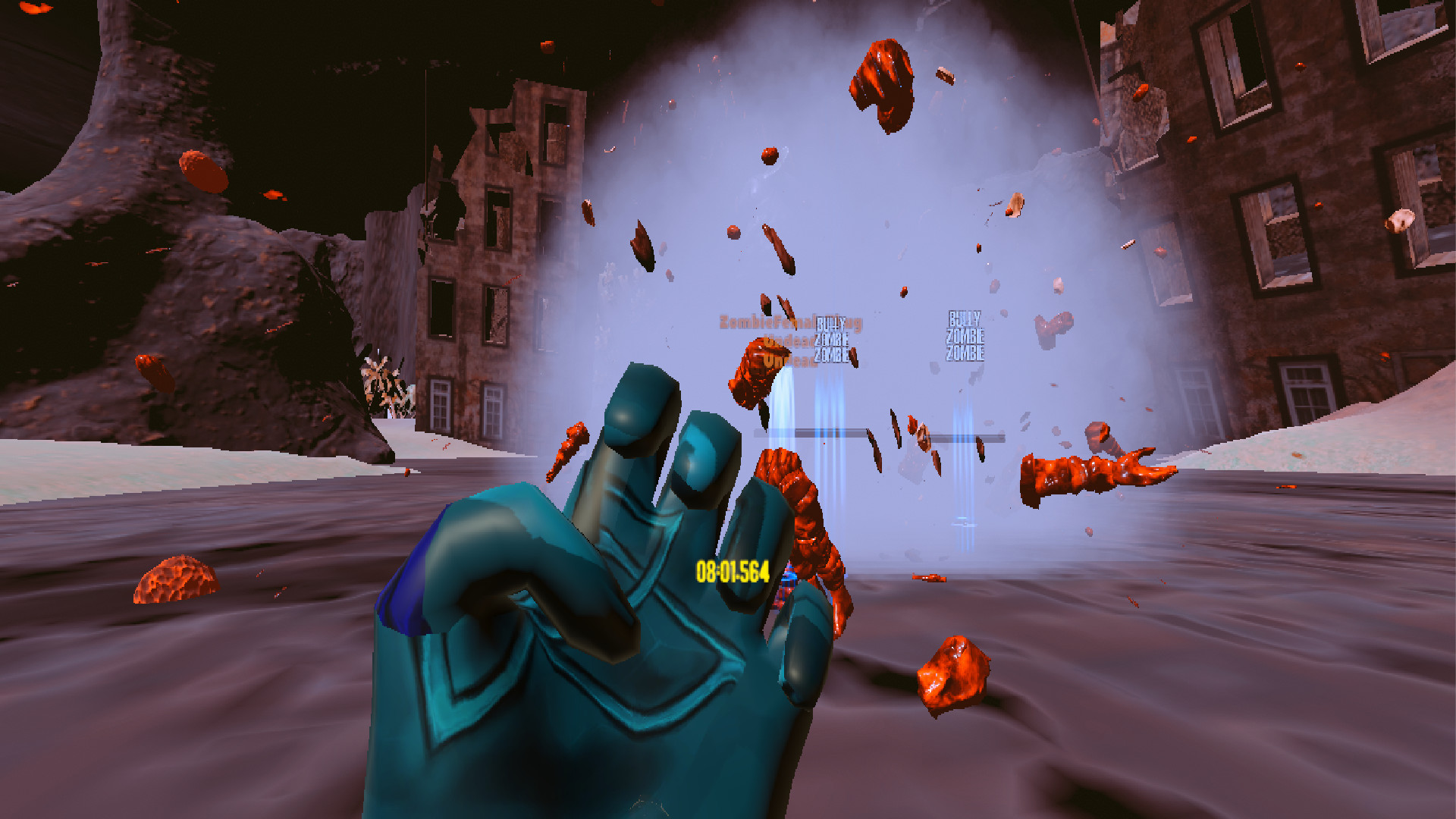Viewport: 1456px width, 819px height.
Task: Click the right-side blue energy beam
Action: 962,455
